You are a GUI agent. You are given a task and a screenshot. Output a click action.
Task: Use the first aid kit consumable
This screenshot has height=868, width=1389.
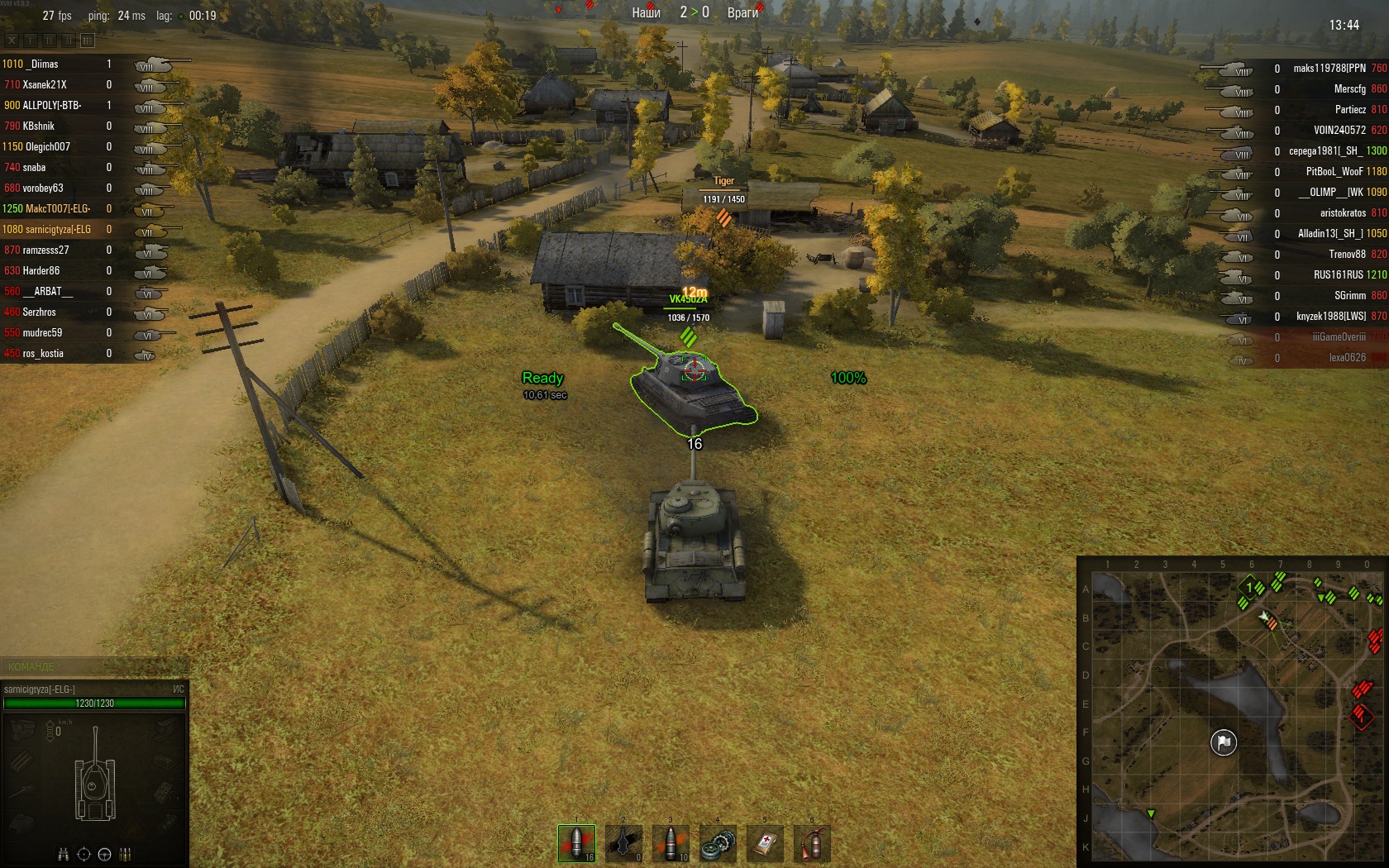tap(765, 843)
